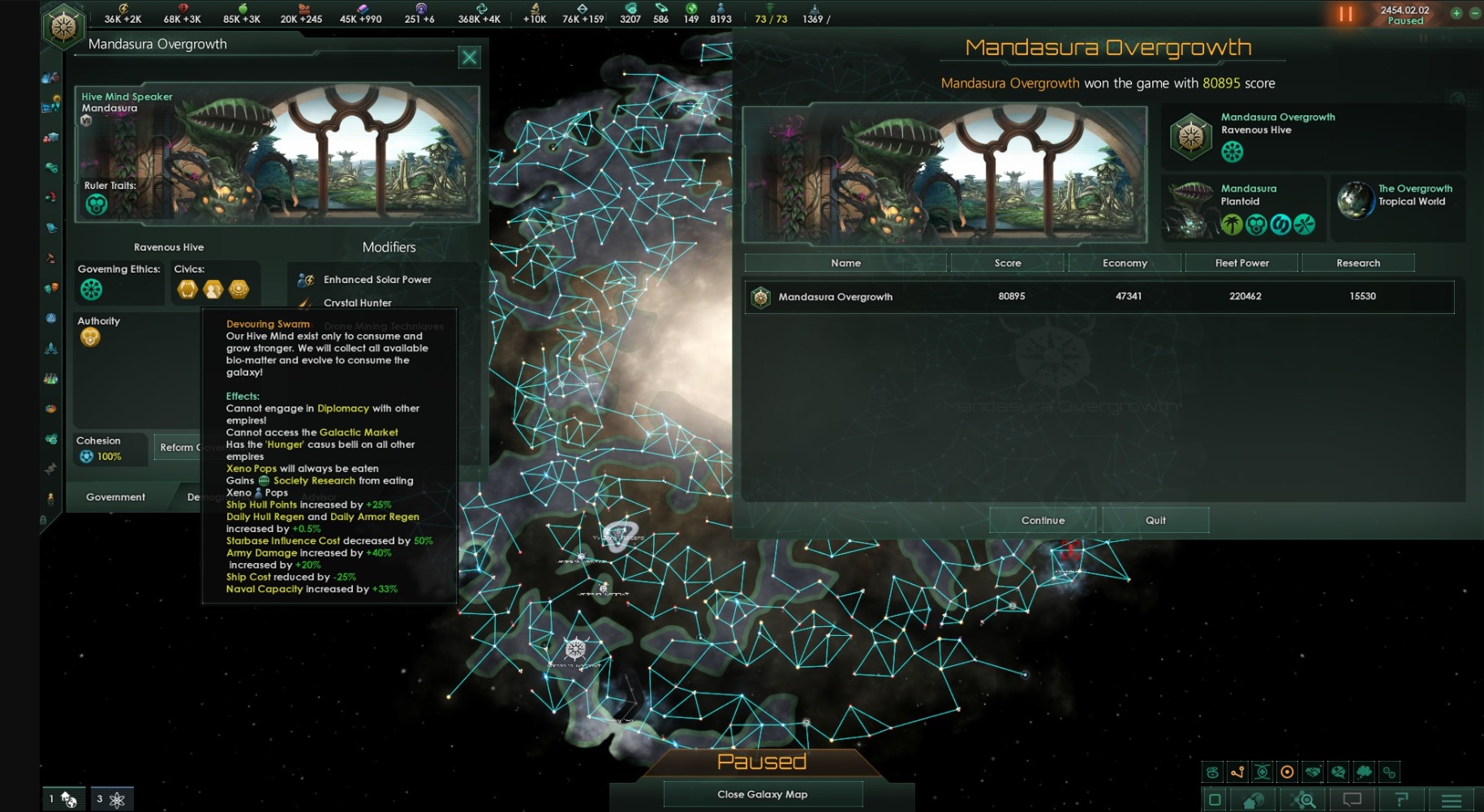The height and width of the screenshot is (812, 1484).
Task: Open the Policies masks icon
Action: tap(50, 288)
